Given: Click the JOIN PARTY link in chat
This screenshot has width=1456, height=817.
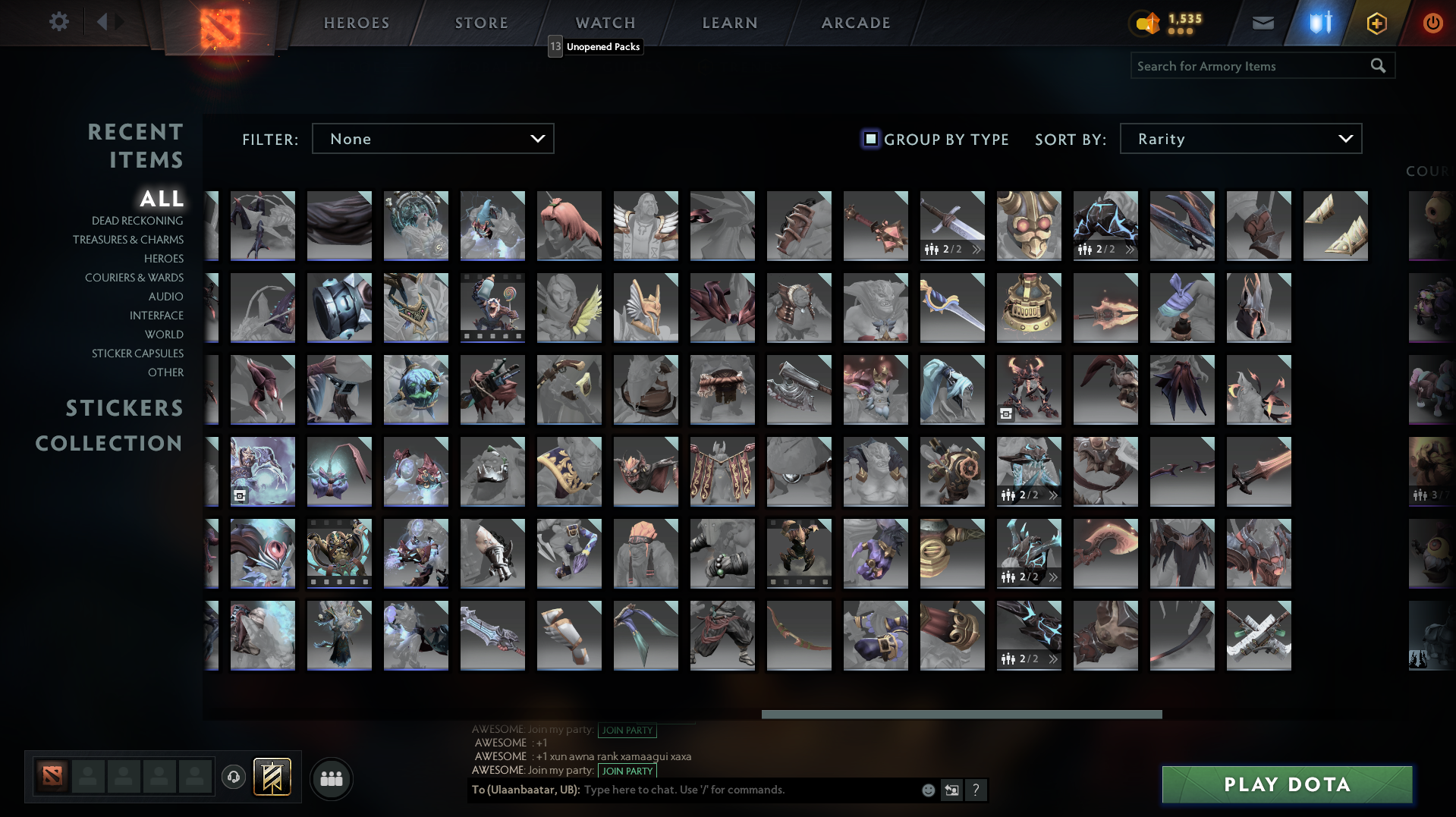Looking at the screenshot, I should click(627, 771).
